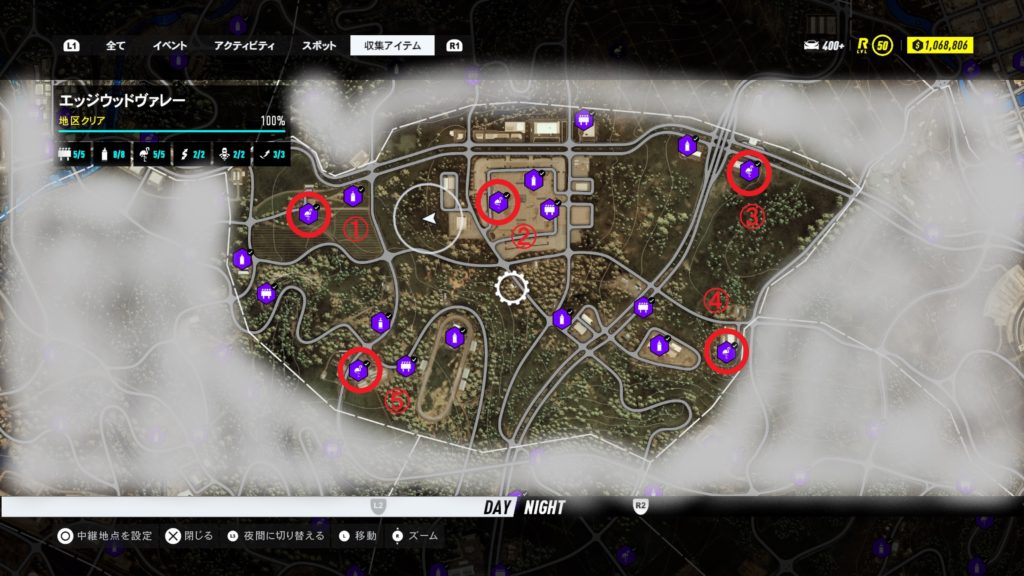
Task: Show the スポット tab
Action: (x=319, y=46)
